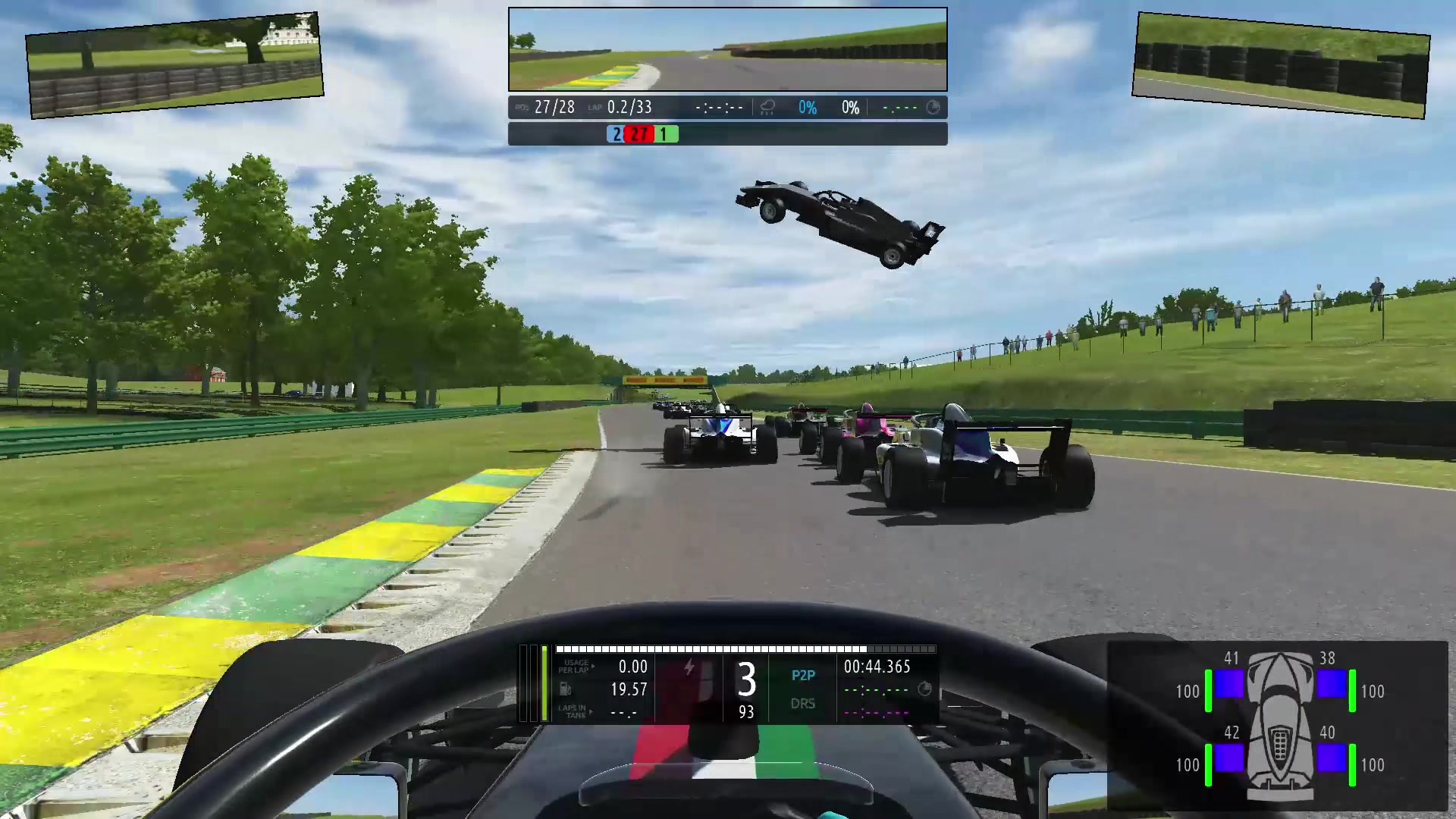Select the left side mirror view
The image size is (1456, 819).
click(175, 65)
